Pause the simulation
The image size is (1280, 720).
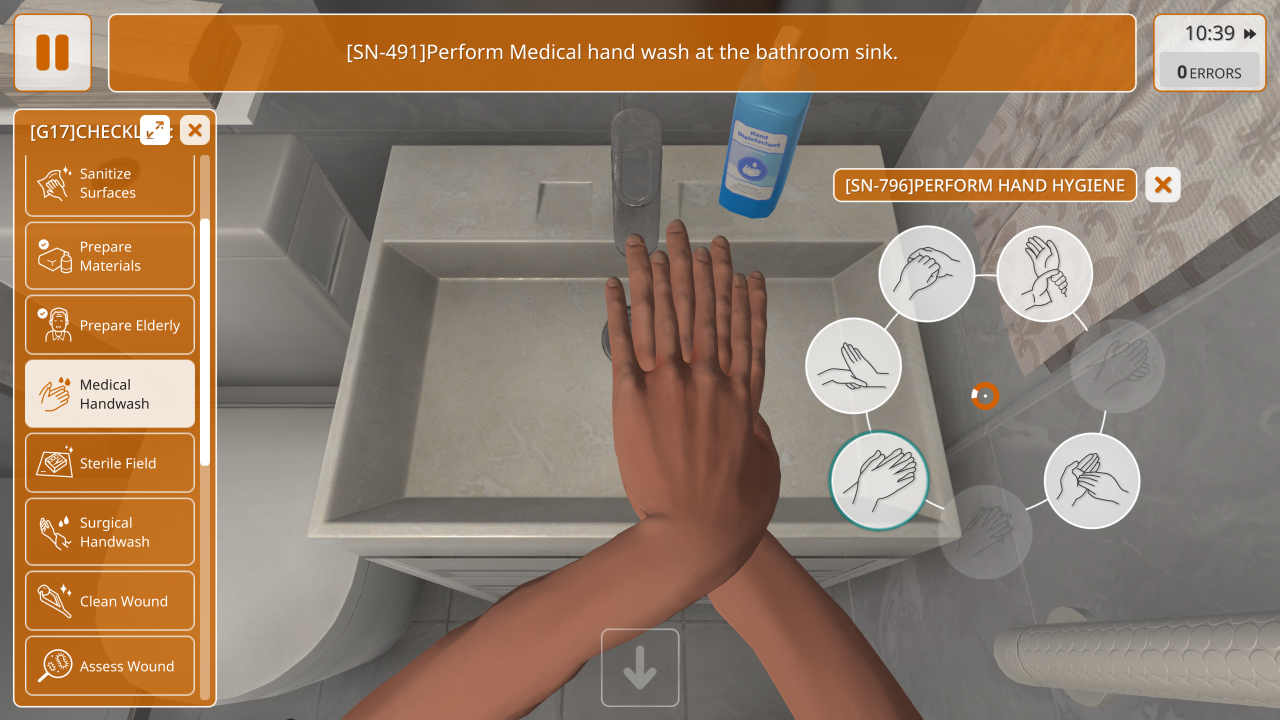coord(52,53)
